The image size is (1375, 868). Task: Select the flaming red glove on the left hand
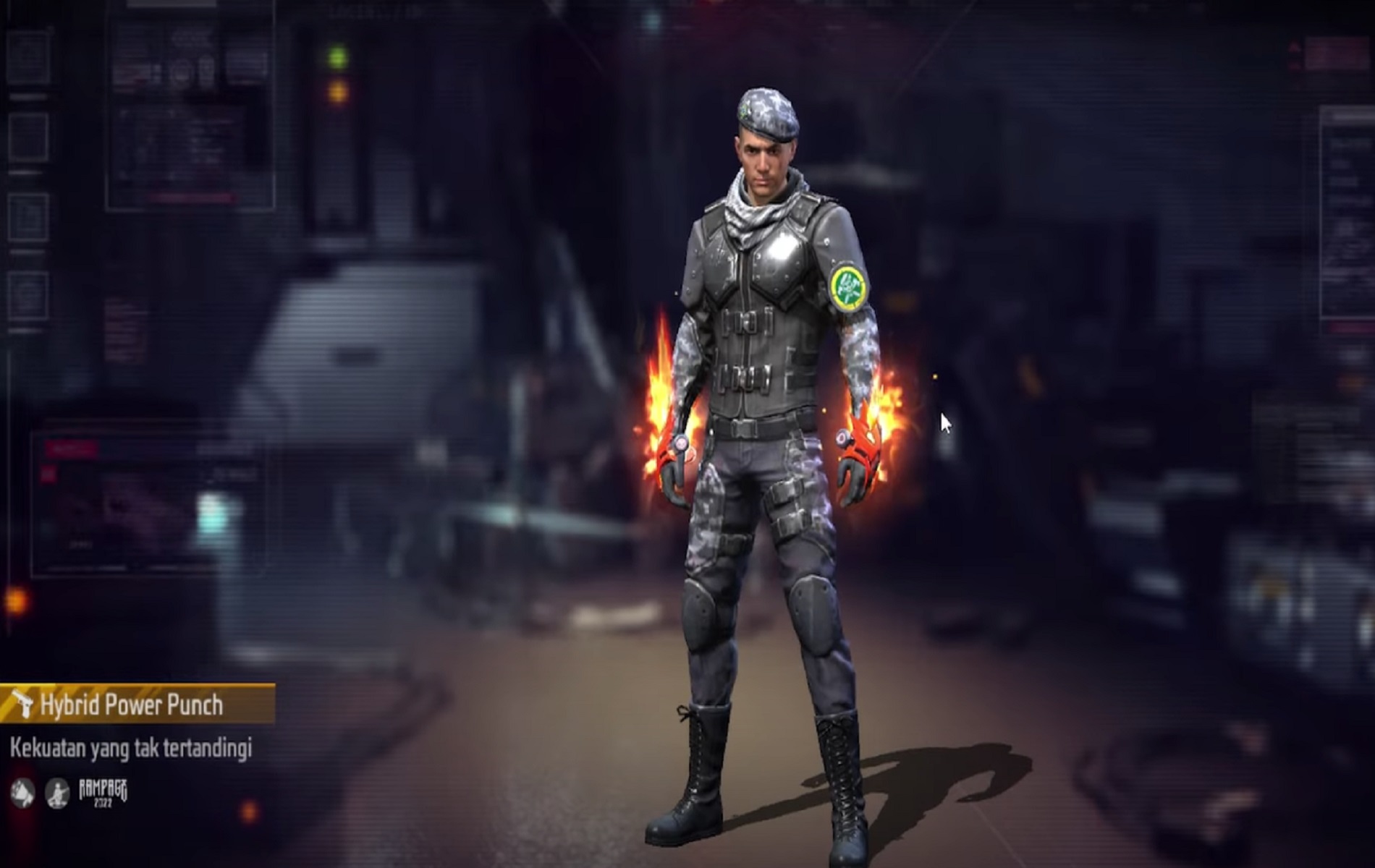[677, 459]
